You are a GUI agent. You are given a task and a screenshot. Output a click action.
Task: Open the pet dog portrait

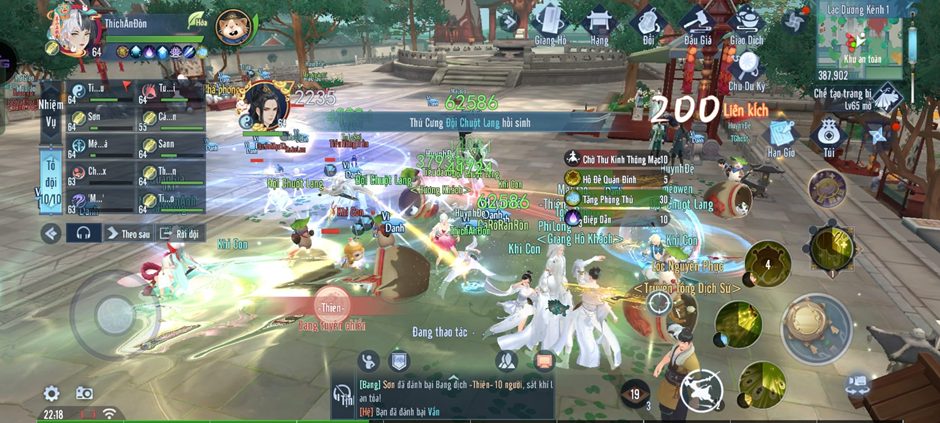click(233, 26)
